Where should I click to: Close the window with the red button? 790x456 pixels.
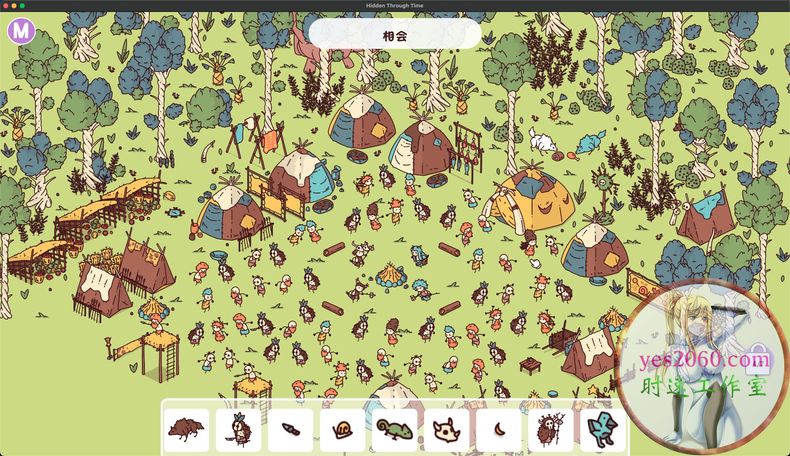click(x=6, y=6)
